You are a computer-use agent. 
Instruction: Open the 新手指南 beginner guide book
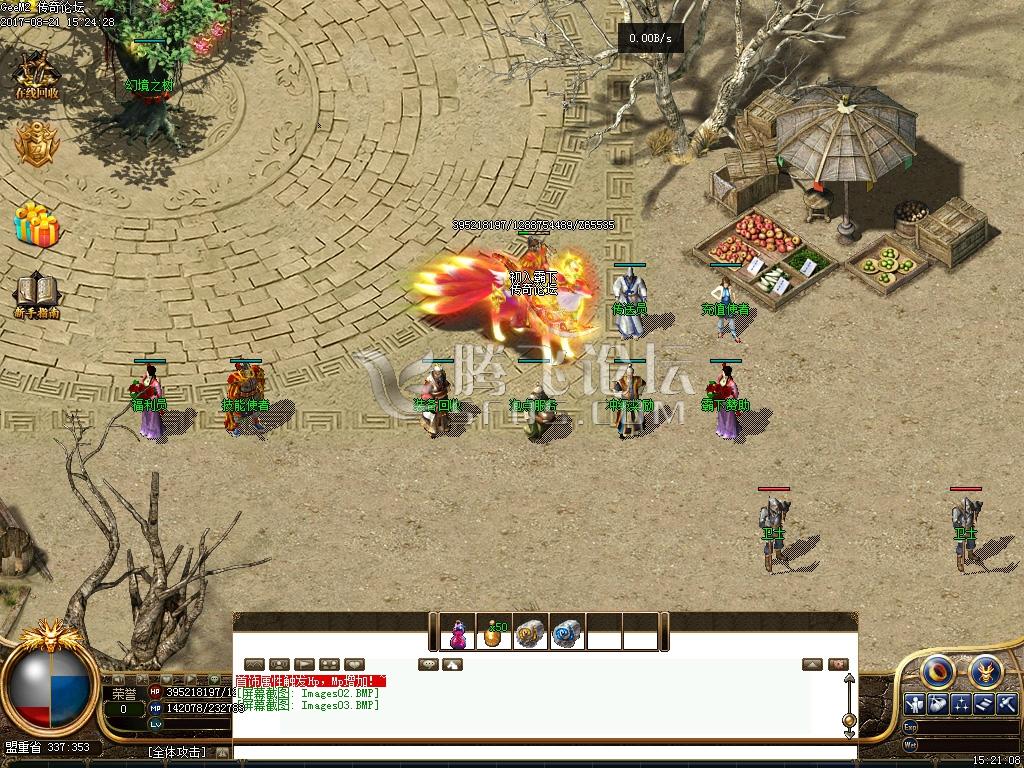pos(37,295)
